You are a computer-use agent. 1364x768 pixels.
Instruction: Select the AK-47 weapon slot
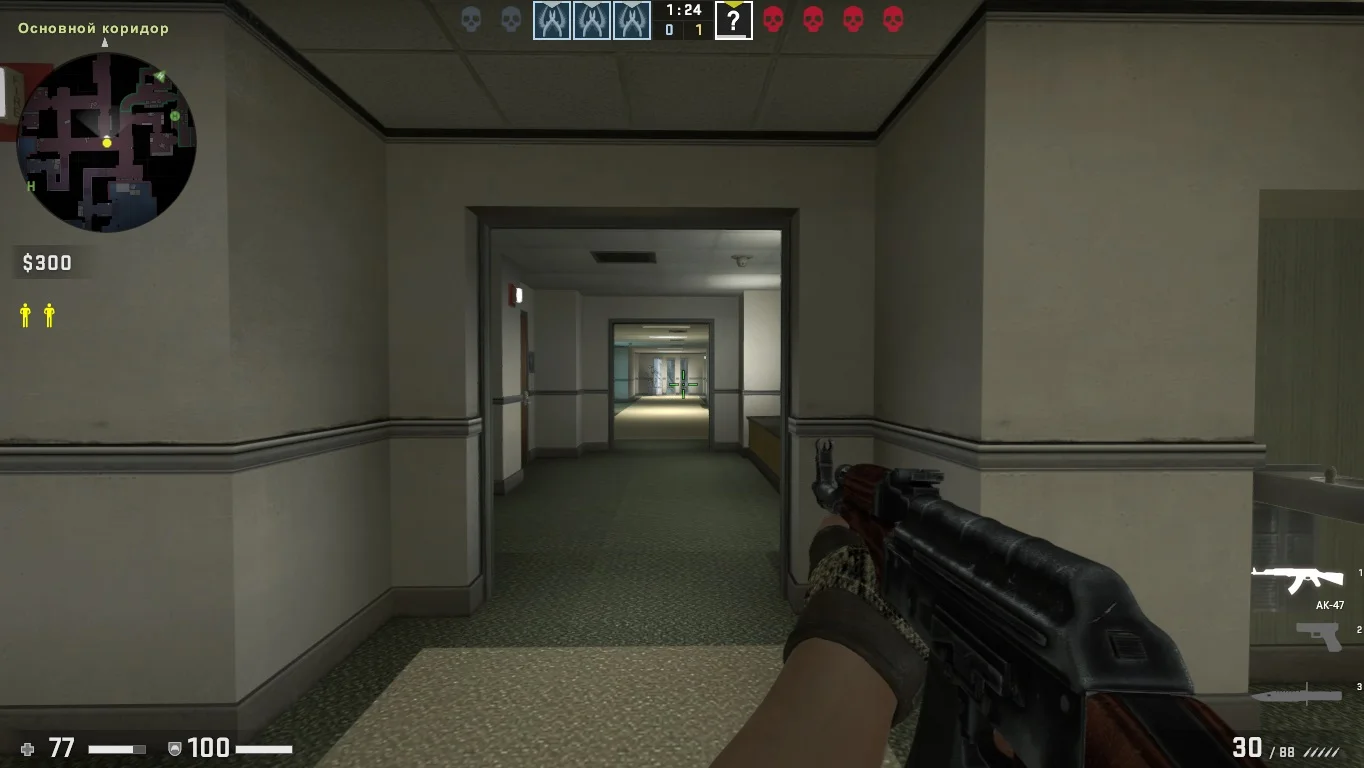[1297, 578]
